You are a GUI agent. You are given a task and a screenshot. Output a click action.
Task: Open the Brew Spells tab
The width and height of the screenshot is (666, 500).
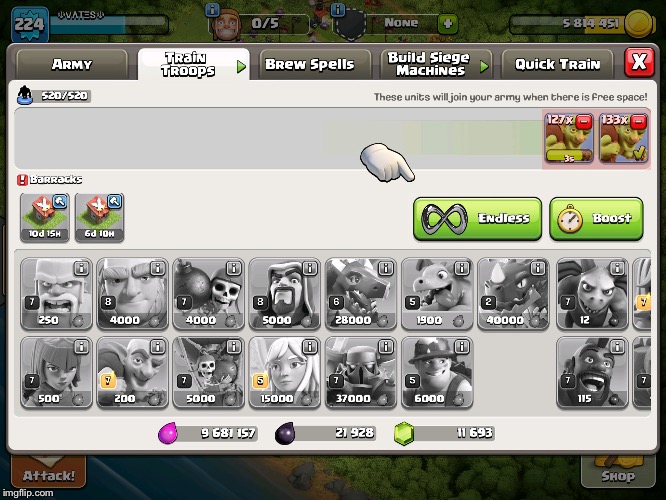309,64
